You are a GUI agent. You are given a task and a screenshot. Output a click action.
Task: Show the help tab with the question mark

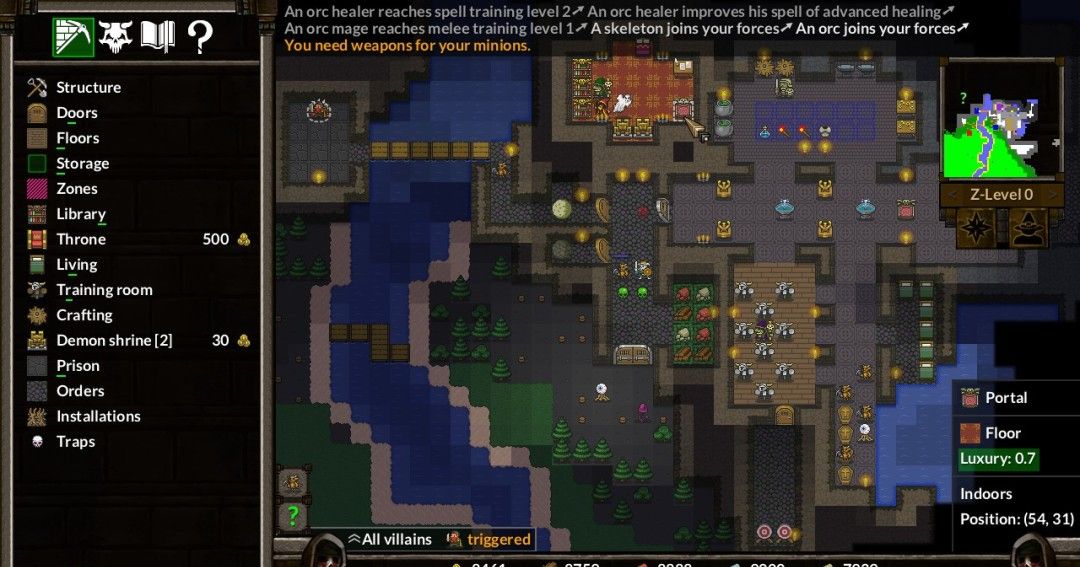point(200,37)
